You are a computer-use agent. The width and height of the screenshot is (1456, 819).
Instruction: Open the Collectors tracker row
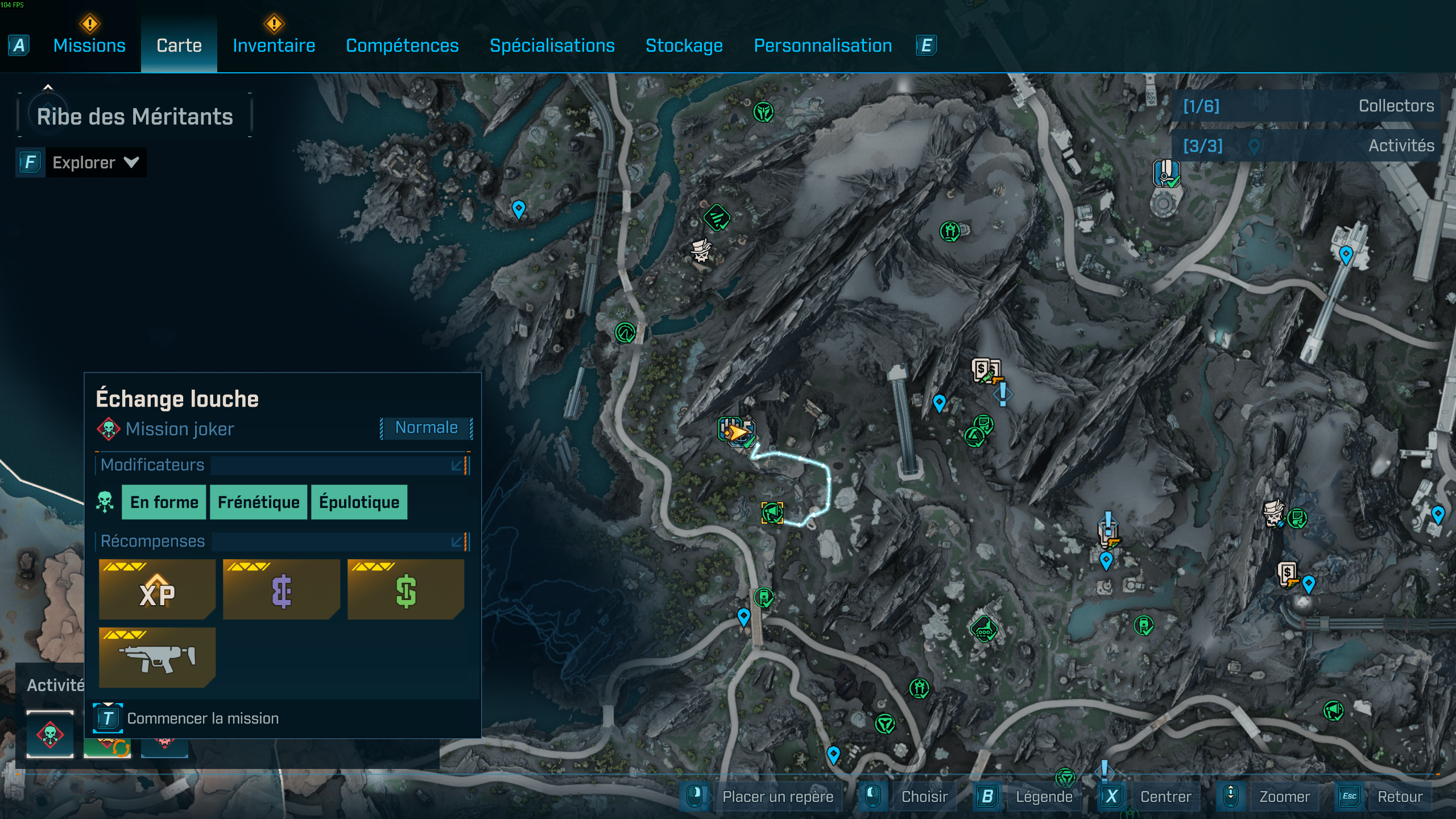tap(1308, 106)
